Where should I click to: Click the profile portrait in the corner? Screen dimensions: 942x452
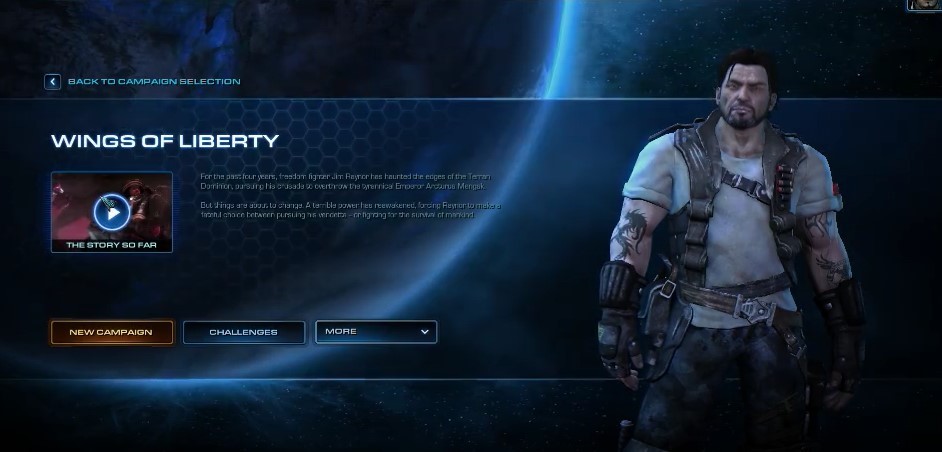point(925,5)
